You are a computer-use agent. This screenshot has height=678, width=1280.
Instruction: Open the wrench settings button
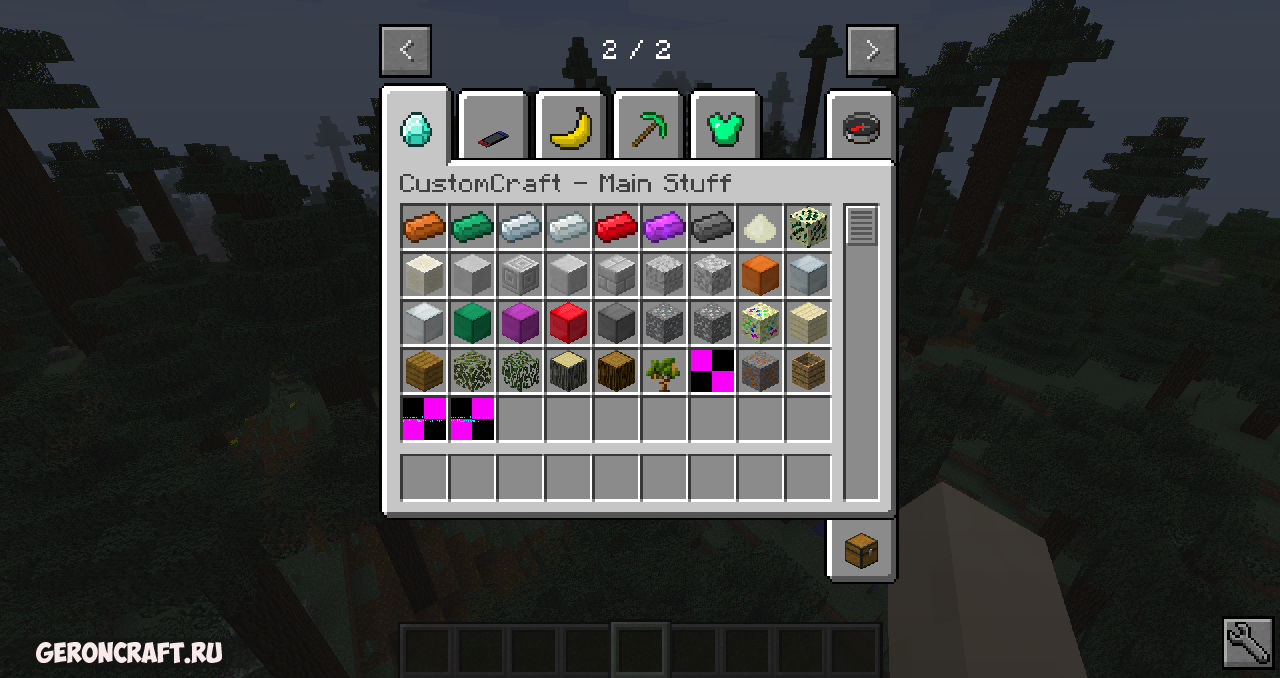1248,643
